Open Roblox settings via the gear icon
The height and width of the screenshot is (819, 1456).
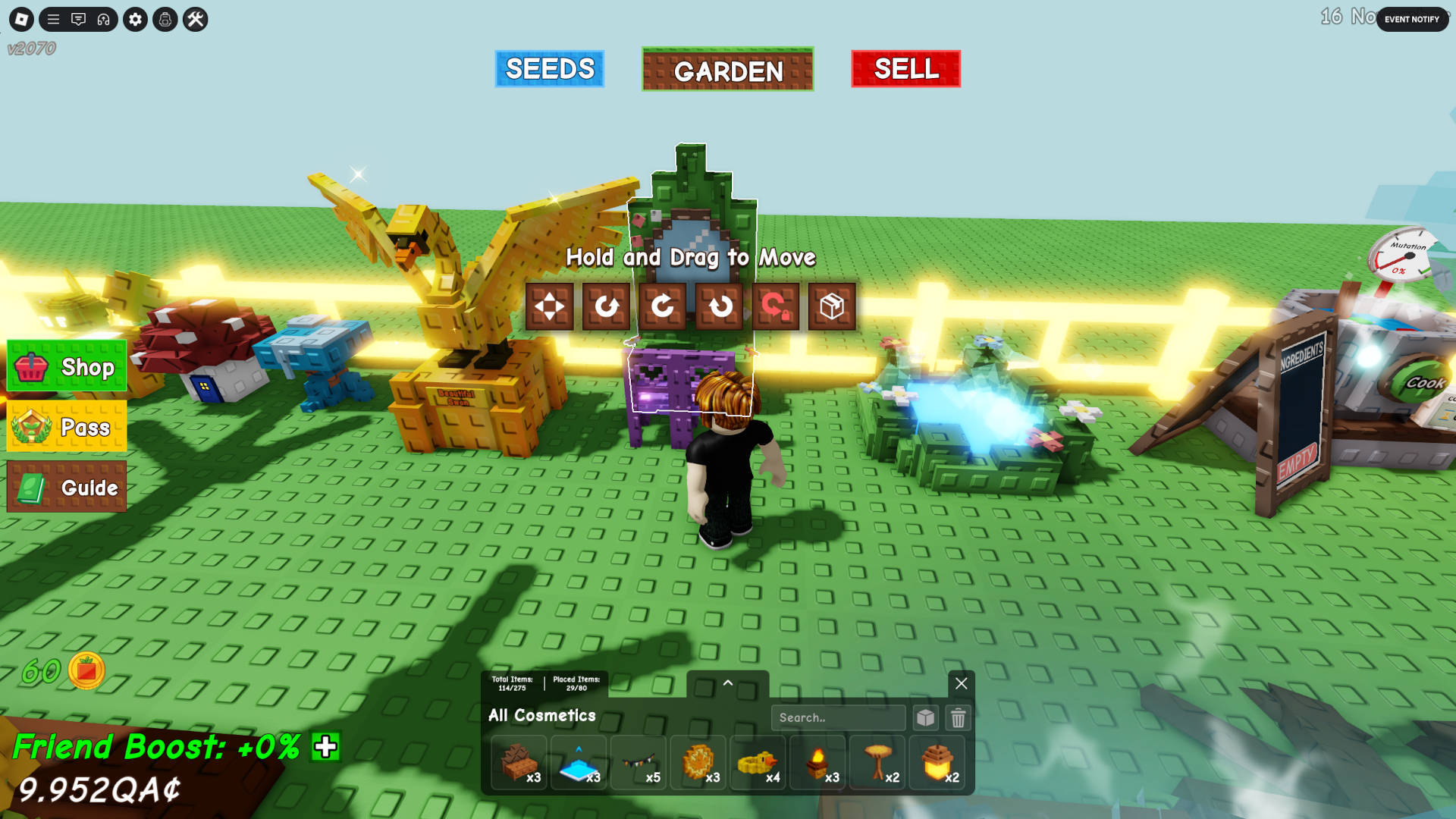pyautogui.click(x=135, y=20)
